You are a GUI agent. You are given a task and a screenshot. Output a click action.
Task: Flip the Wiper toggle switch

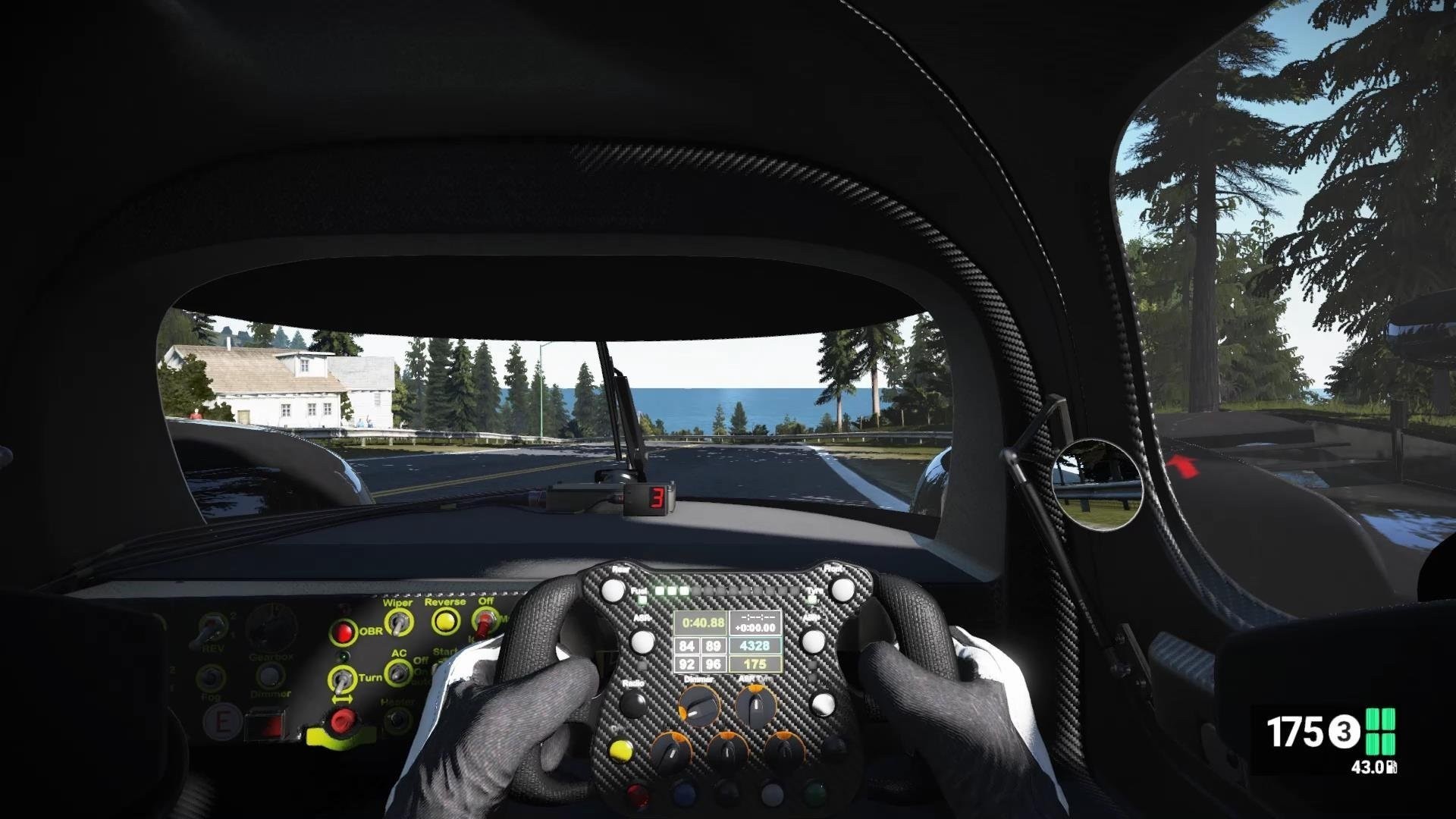click(x=397, y=623)
